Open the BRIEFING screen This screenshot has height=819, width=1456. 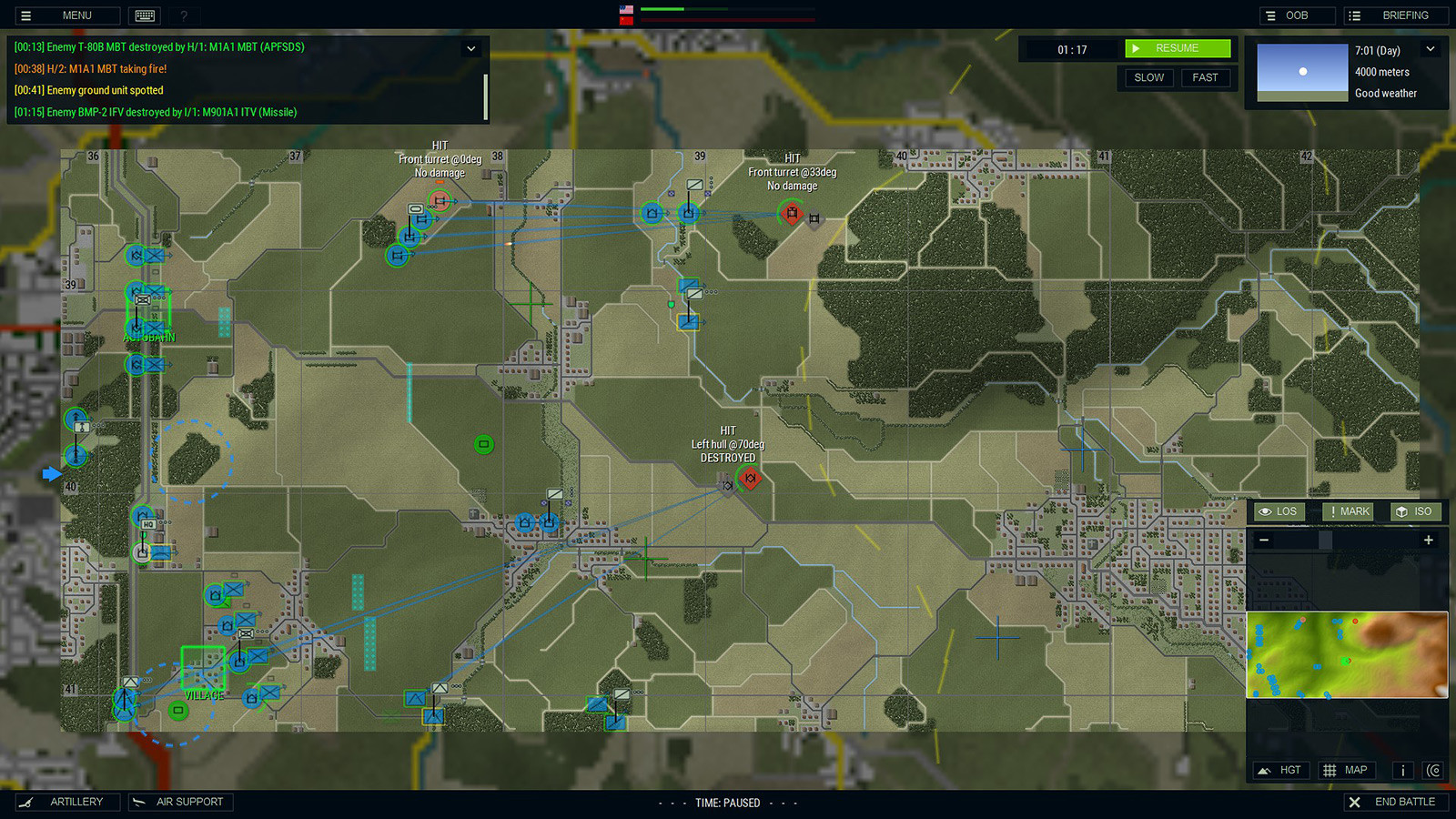pos(1395,15)
